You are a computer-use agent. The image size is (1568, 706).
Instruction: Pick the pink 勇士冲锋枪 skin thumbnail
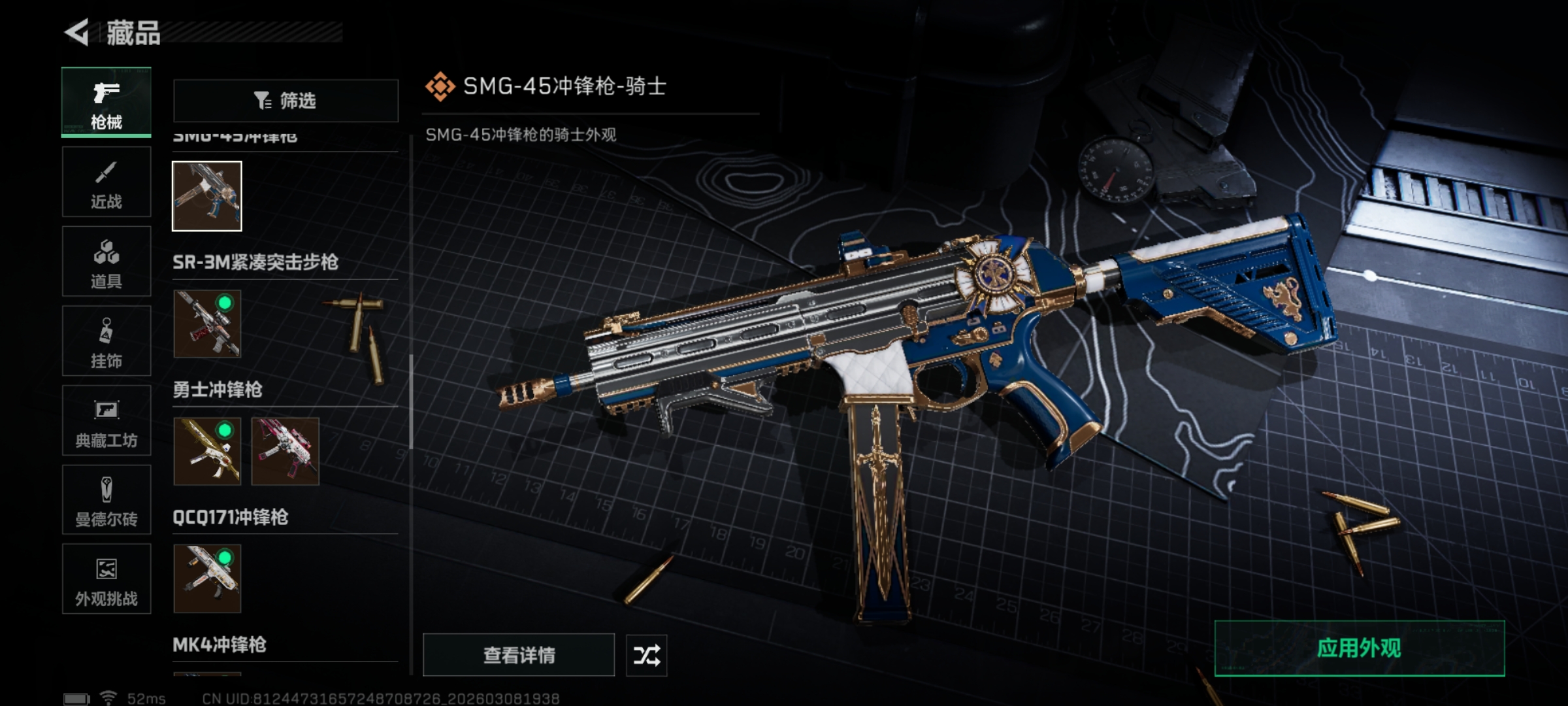point(286,452)
